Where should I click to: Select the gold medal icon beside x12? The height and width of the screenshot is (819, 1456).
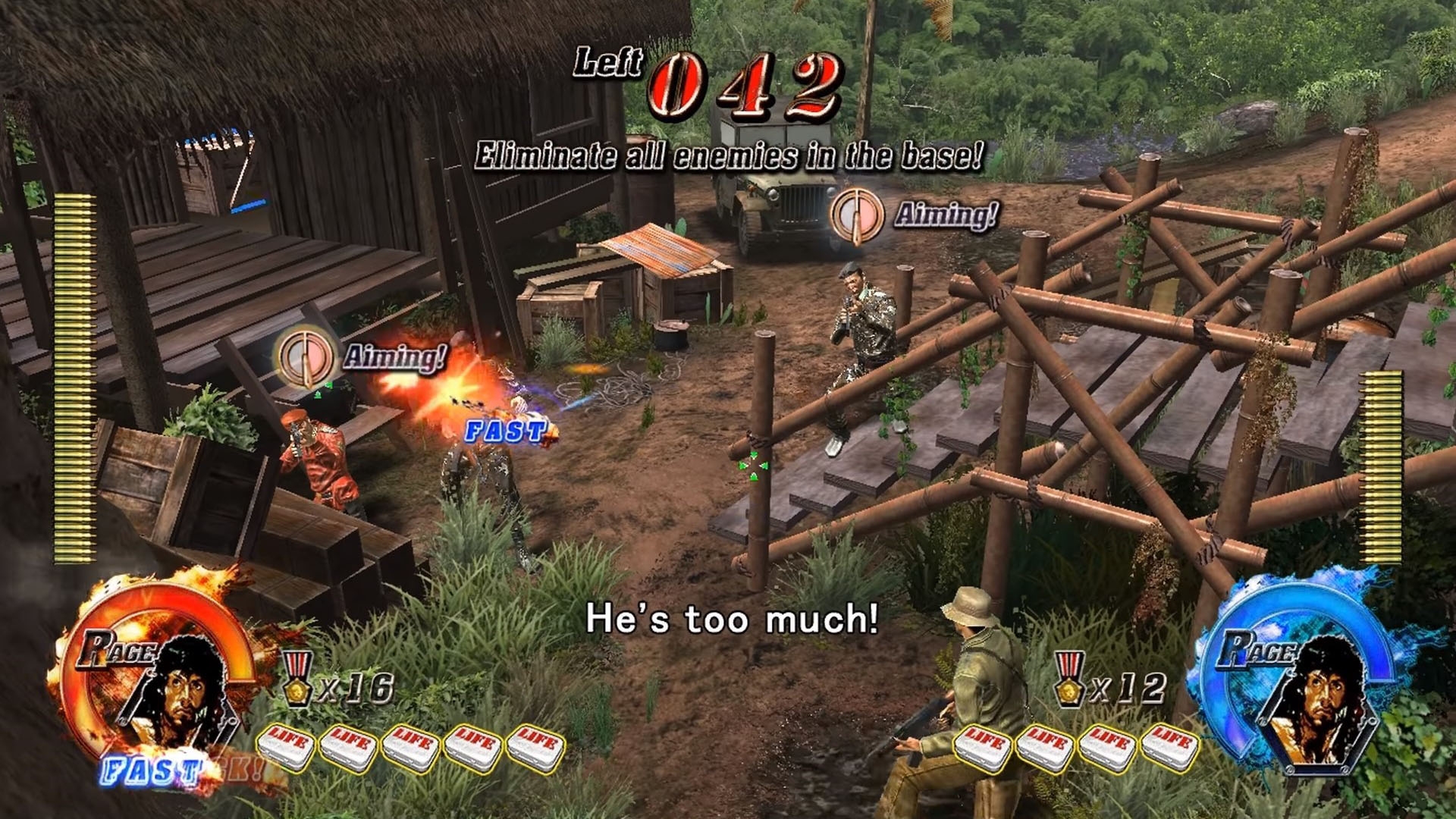[x=1069, y=679]
